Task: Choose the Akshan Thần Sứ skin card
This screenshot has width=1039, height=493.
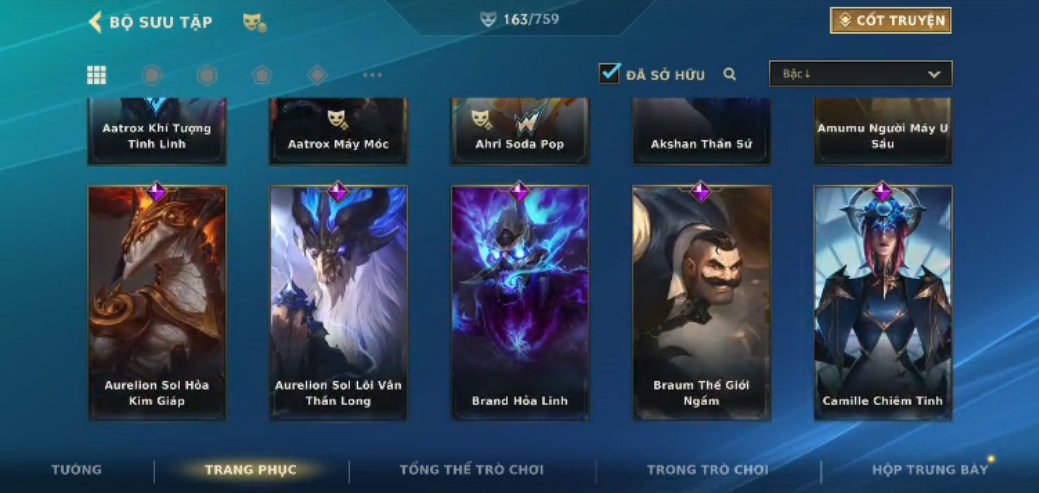Action: (701, 132)
